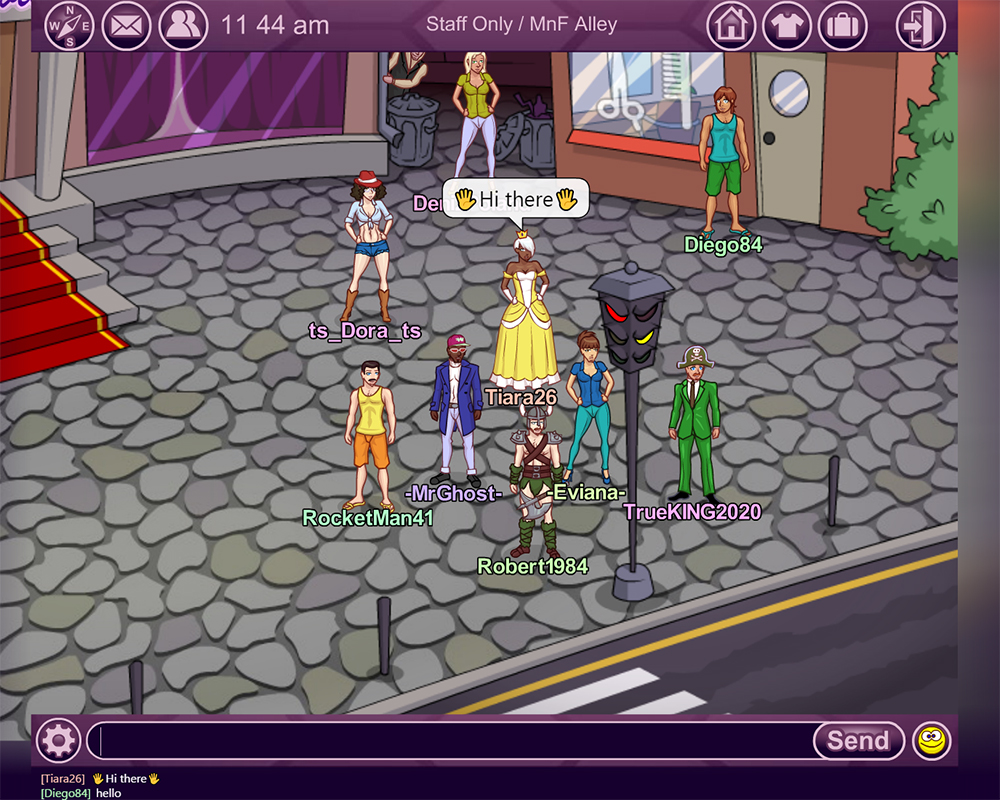
Task: Click the Send chat button
Action: 858,741
